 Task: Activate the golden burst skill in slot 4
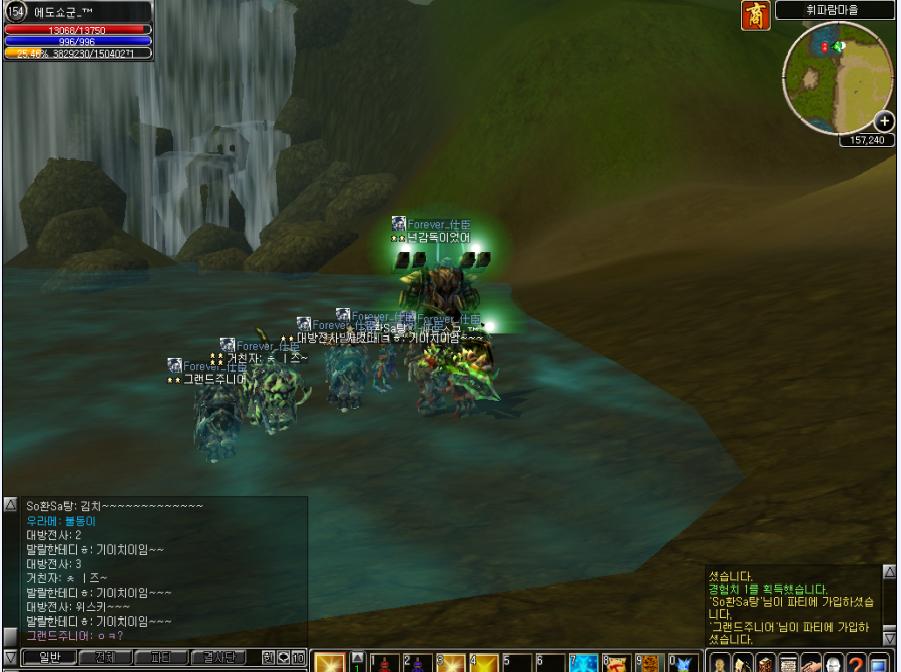484,662
